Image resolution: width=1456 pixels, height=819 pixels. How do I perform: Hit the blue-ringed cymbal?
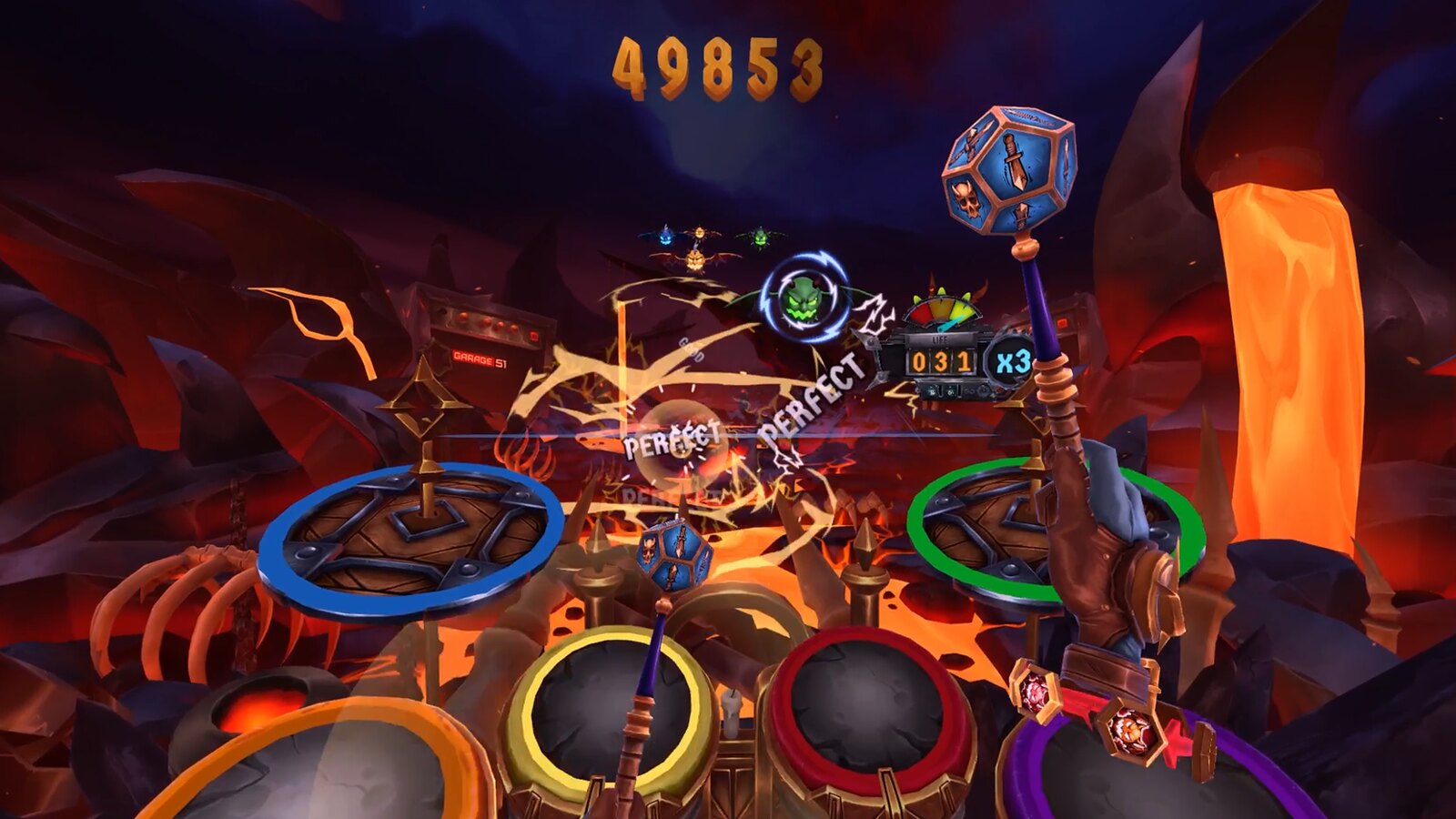coord(414,539)
